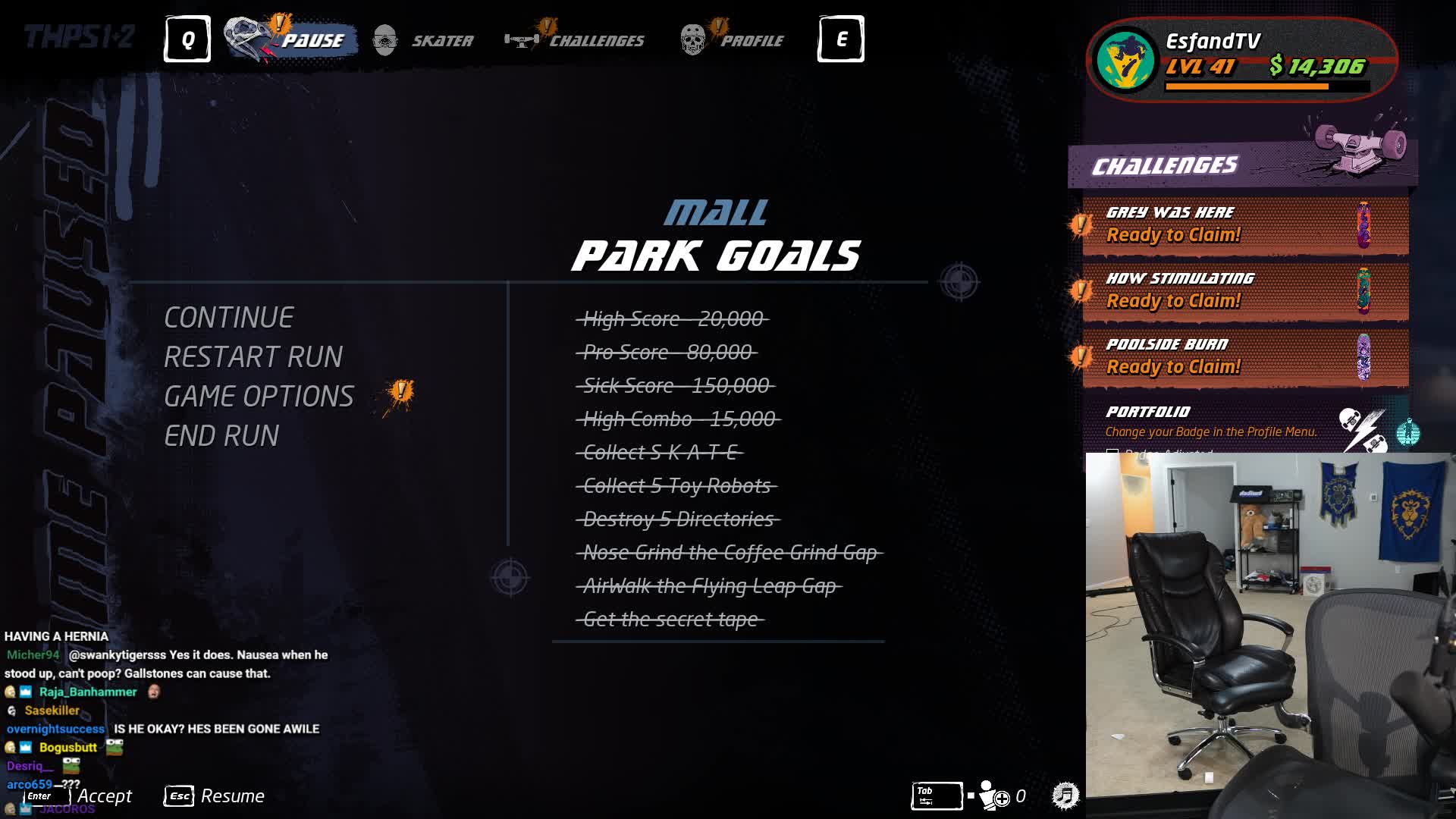The image size is (1456, 819).
Task: Switch to the Skater tab
Action: point(424,40)
